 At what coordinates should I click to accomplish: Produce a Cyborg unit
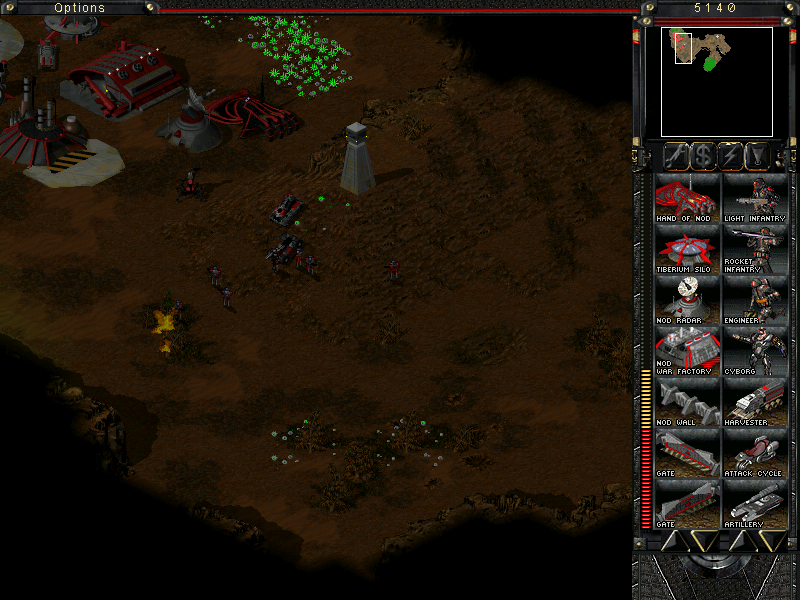point(755,351)
